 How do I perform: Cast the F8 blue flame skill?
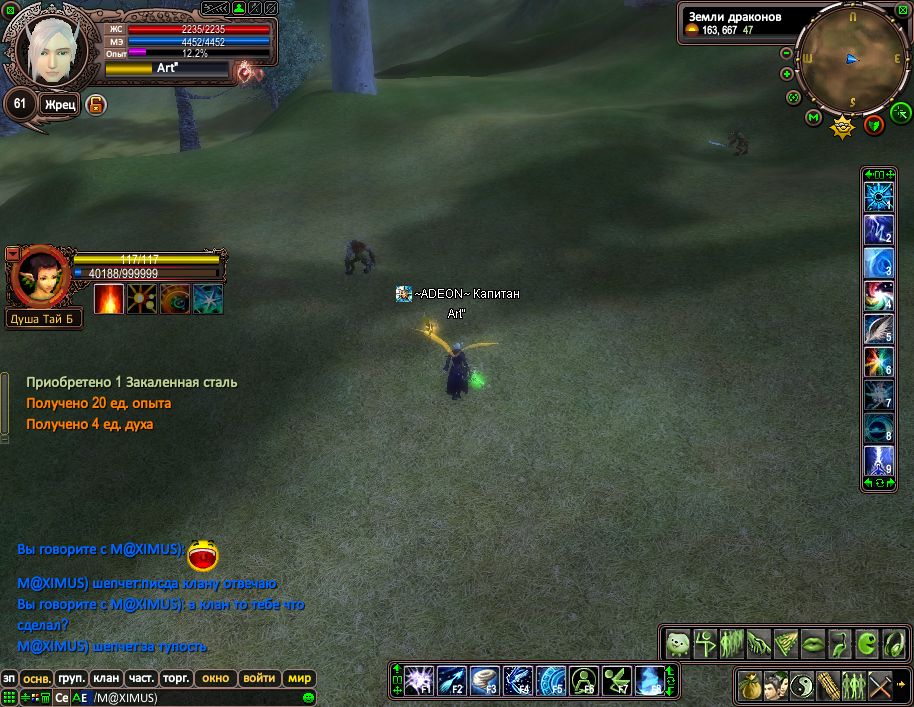click(x=650, y=680)
